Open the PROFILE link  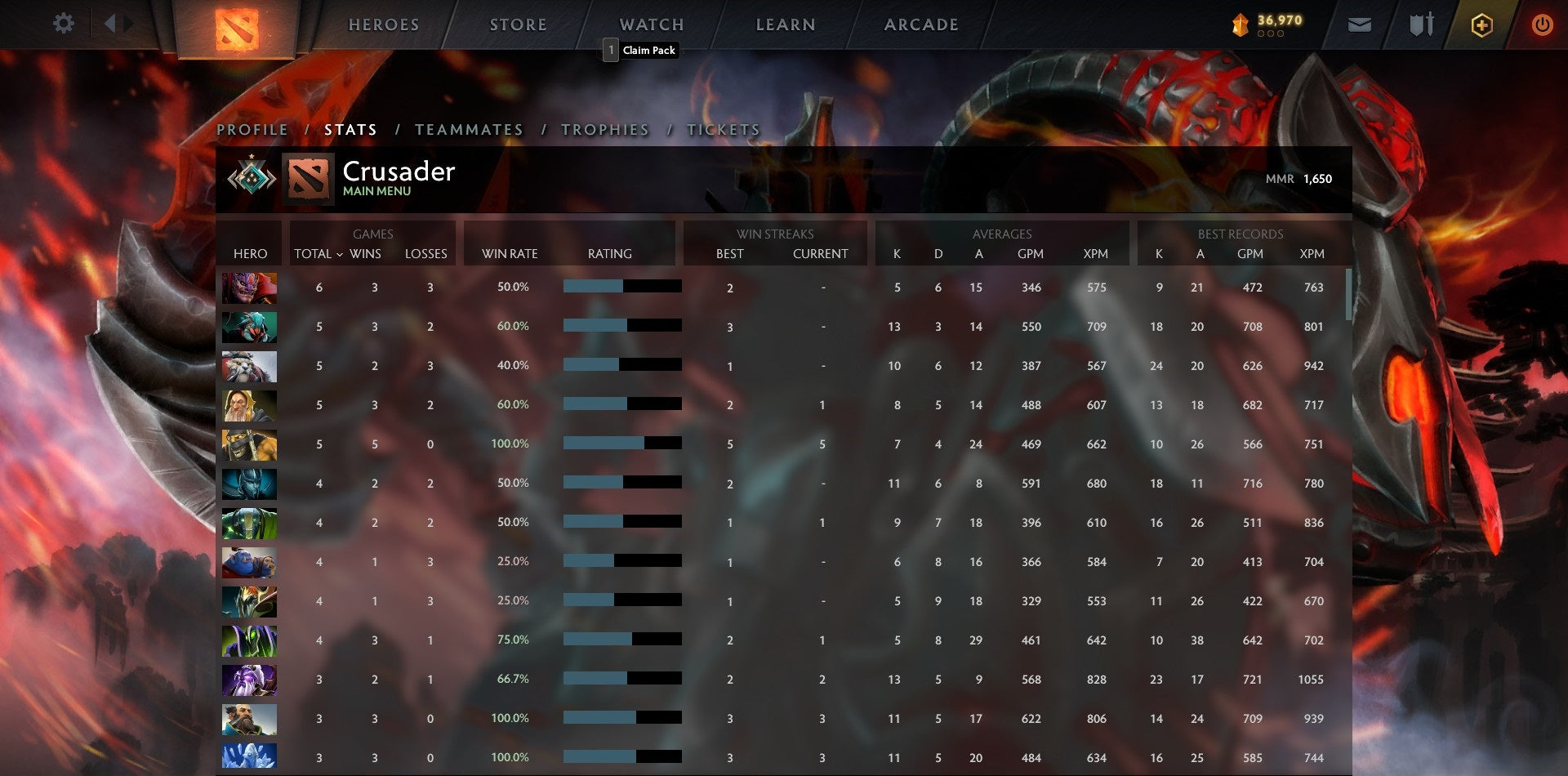252,129
